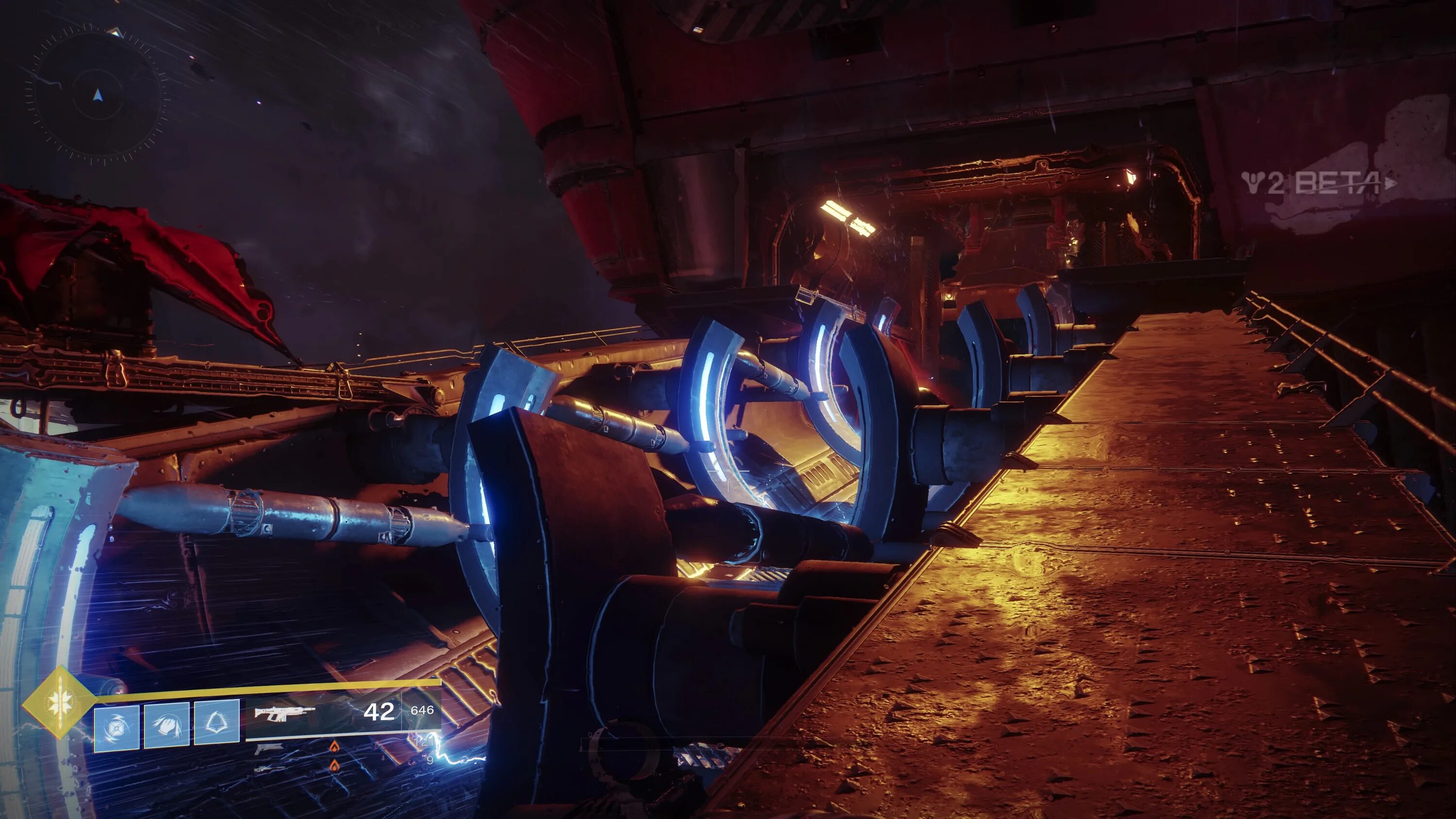Screen dimensions: 1456x819
Task: Switch to the hand cannon weapon slot
Action: click(x=269, y=749)
